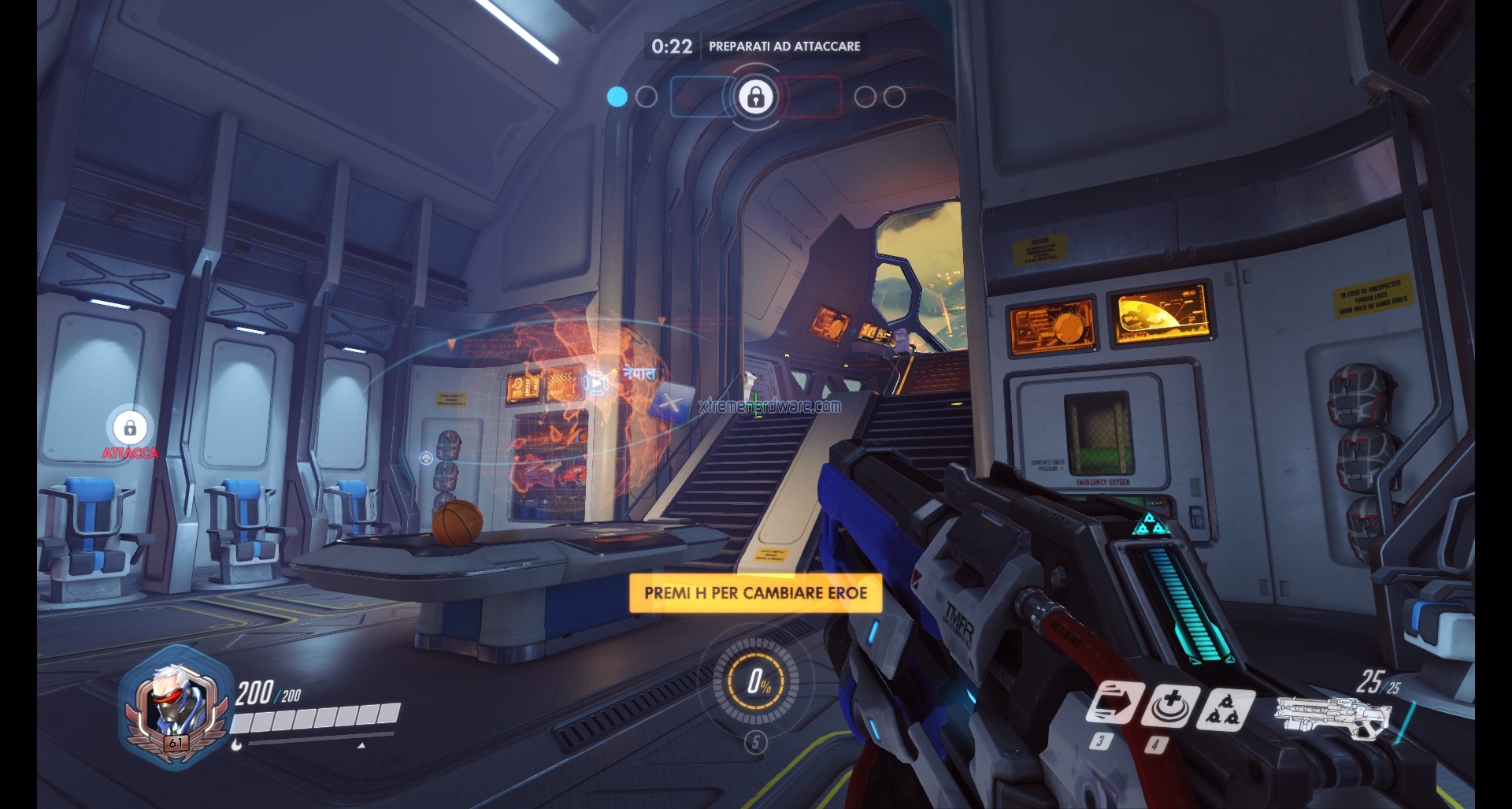Screen dimensions: 1512x809
Task: Toggle the filled blue ally indicator dot
Action: click(617, 98)
